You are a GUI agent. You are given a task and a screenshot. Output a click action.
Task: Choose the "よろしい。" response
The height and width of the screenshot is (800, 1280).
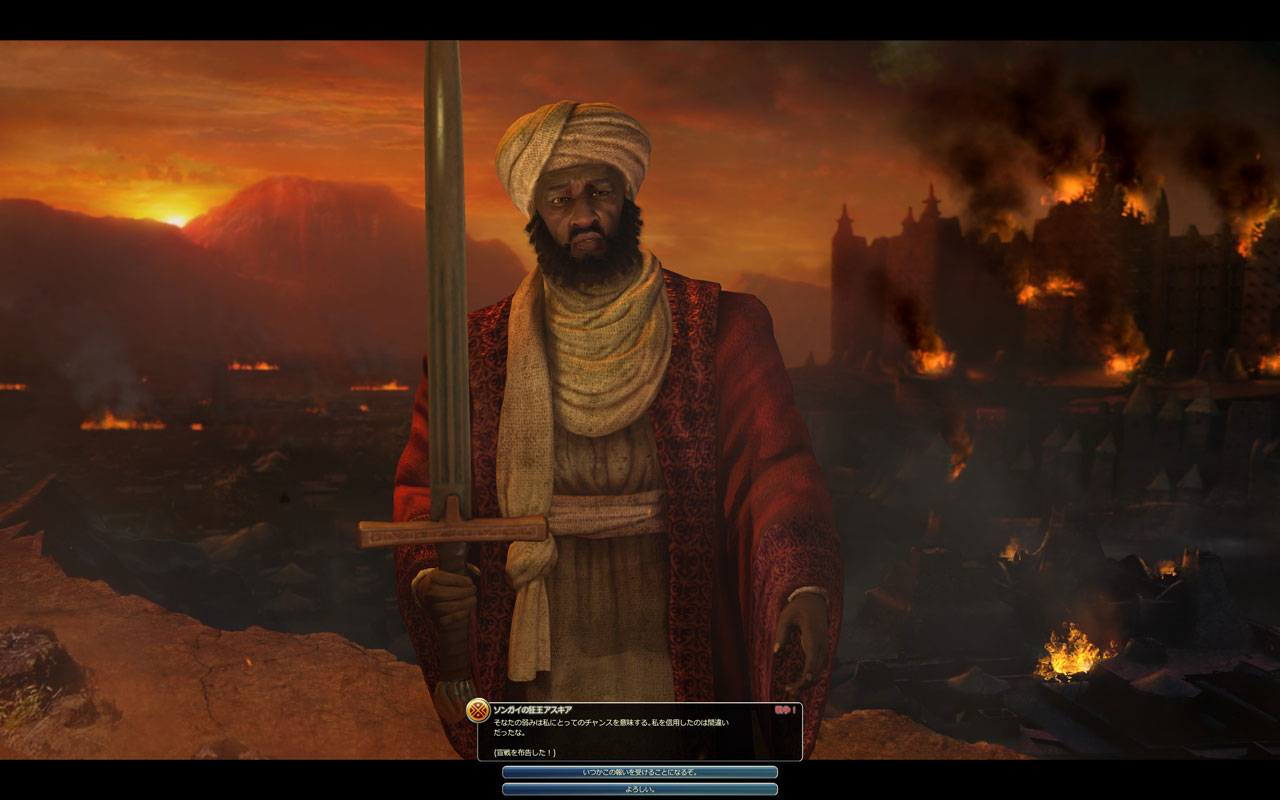640,789
